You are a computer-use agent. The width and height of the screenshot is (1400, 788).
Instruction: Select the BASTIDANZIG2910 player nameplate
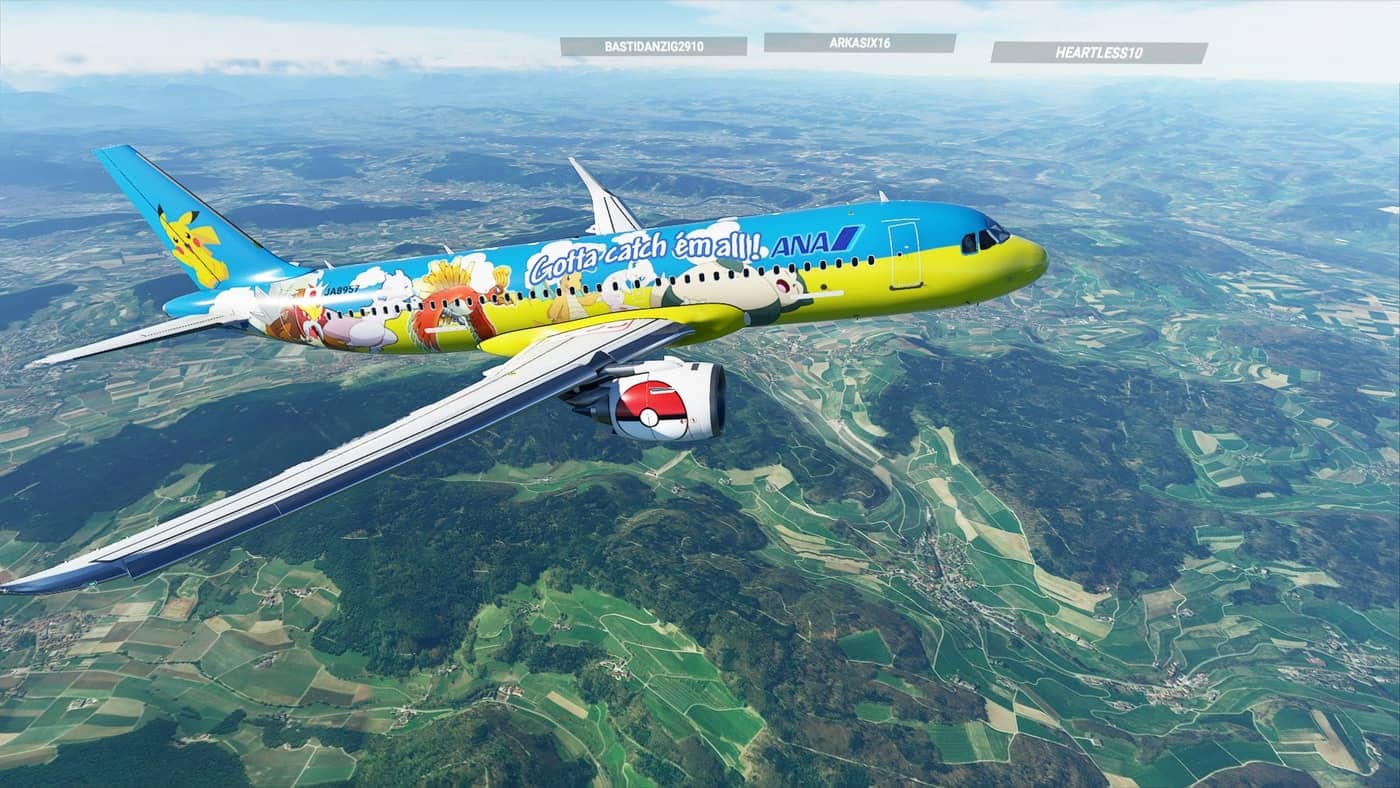click(653, 47)
